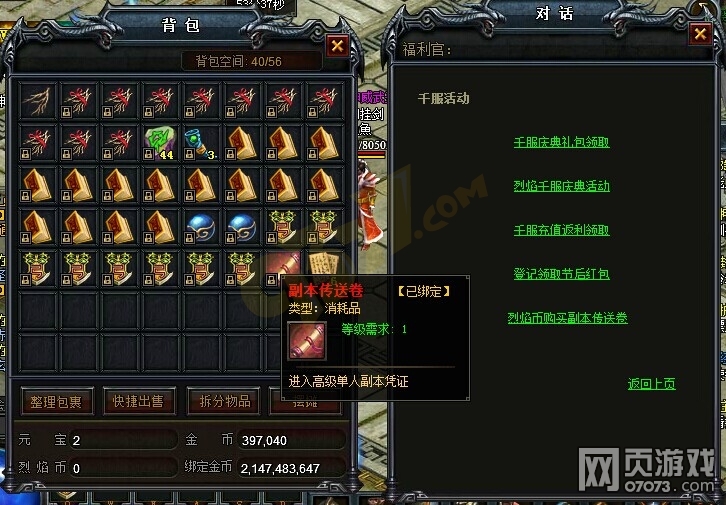Select the blue-green potion stack of 3

[x=201, y=143]
